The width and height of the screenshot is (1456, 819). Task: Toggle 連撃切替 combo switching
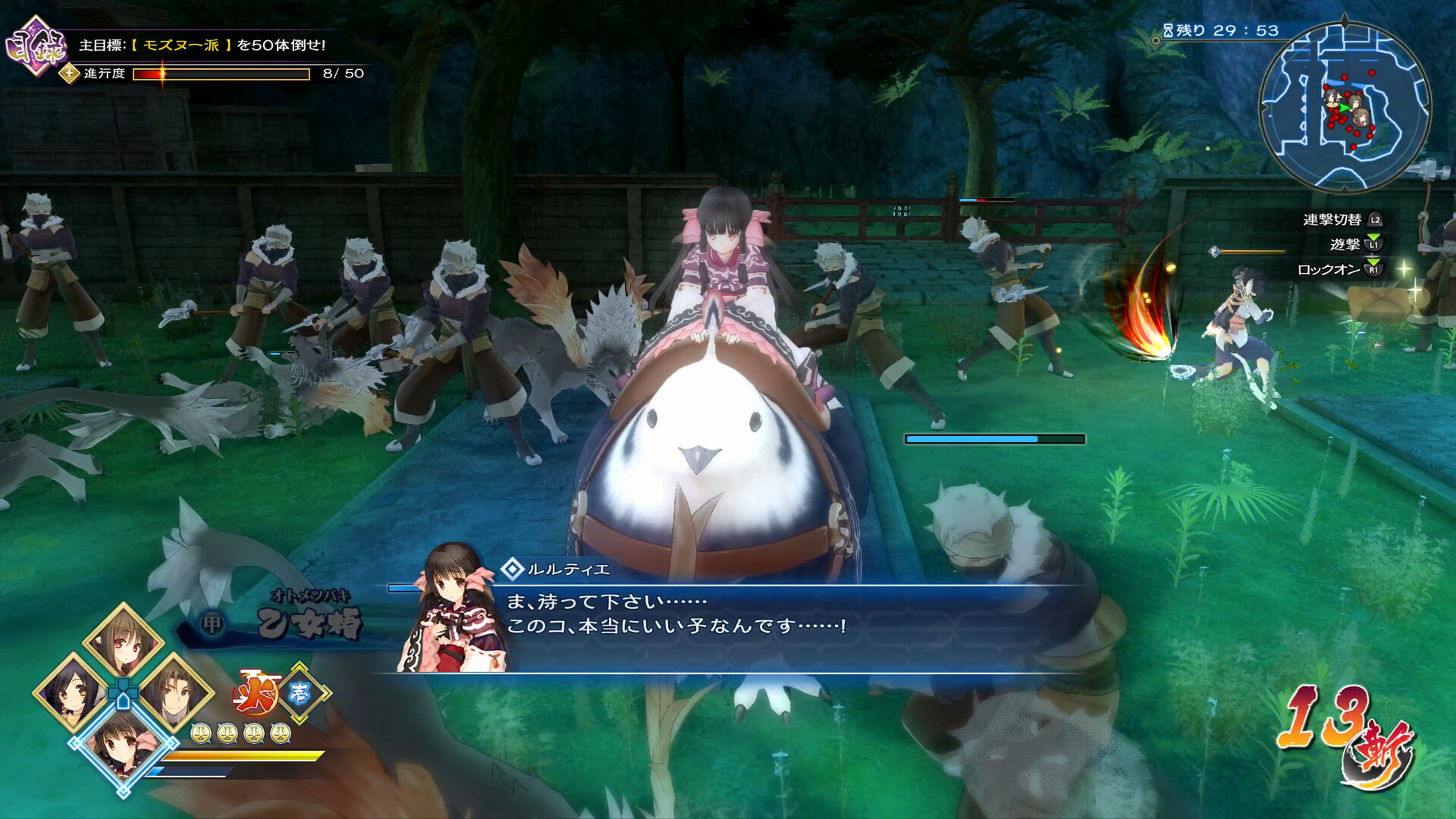[1333, 220]
